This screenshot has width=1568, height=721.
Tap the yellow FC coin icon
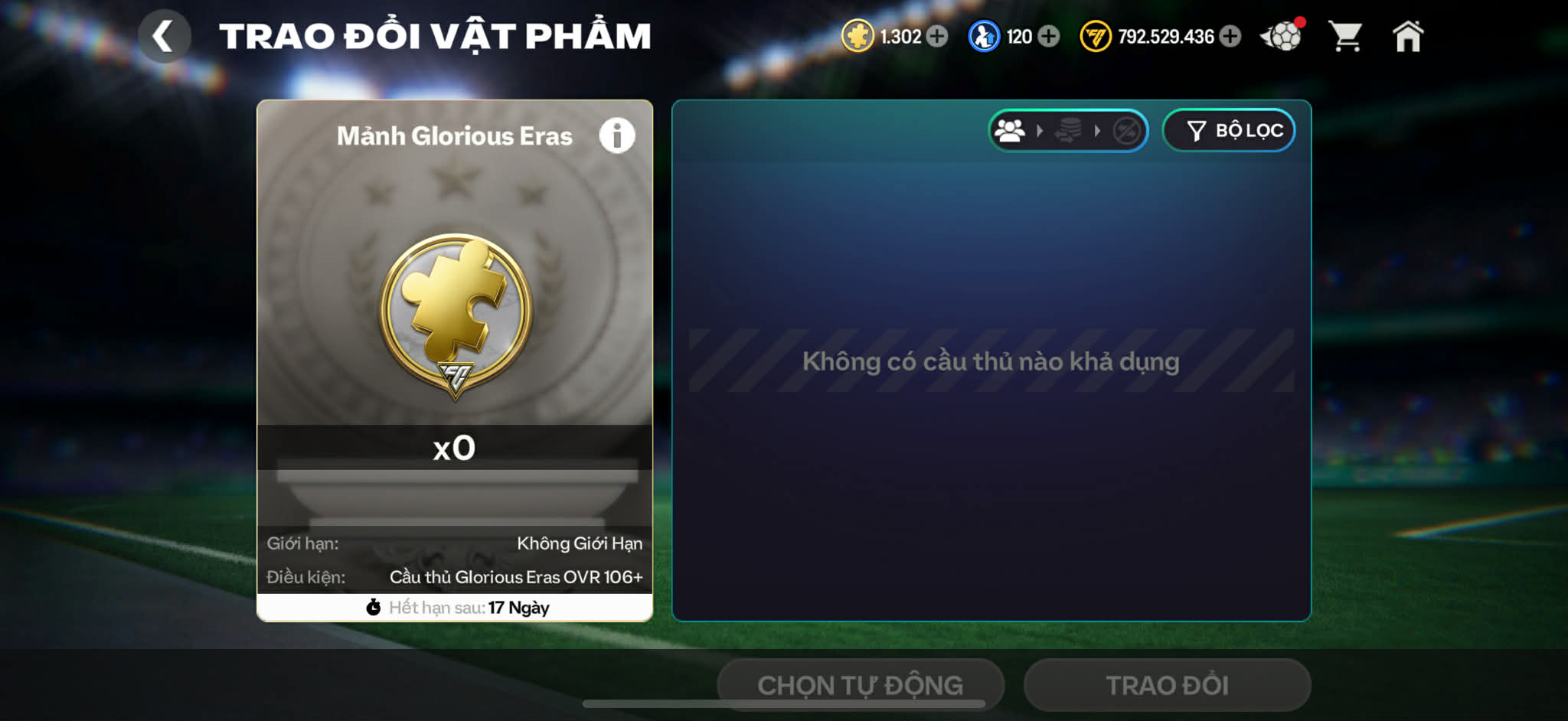(x=1096, y=35)
